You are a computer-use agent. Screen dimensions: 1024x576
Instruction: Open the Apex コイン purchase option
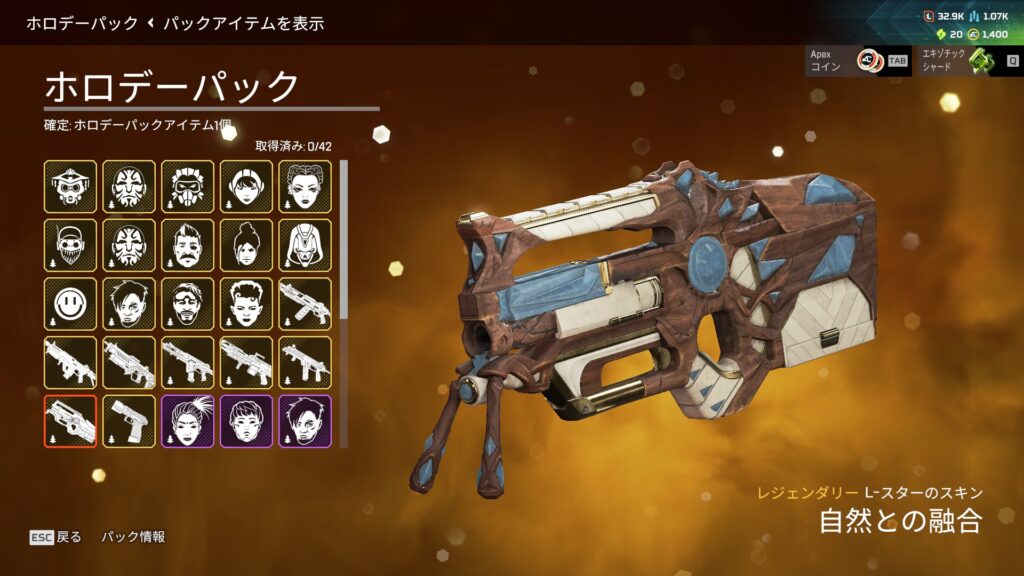coord(858,61)
